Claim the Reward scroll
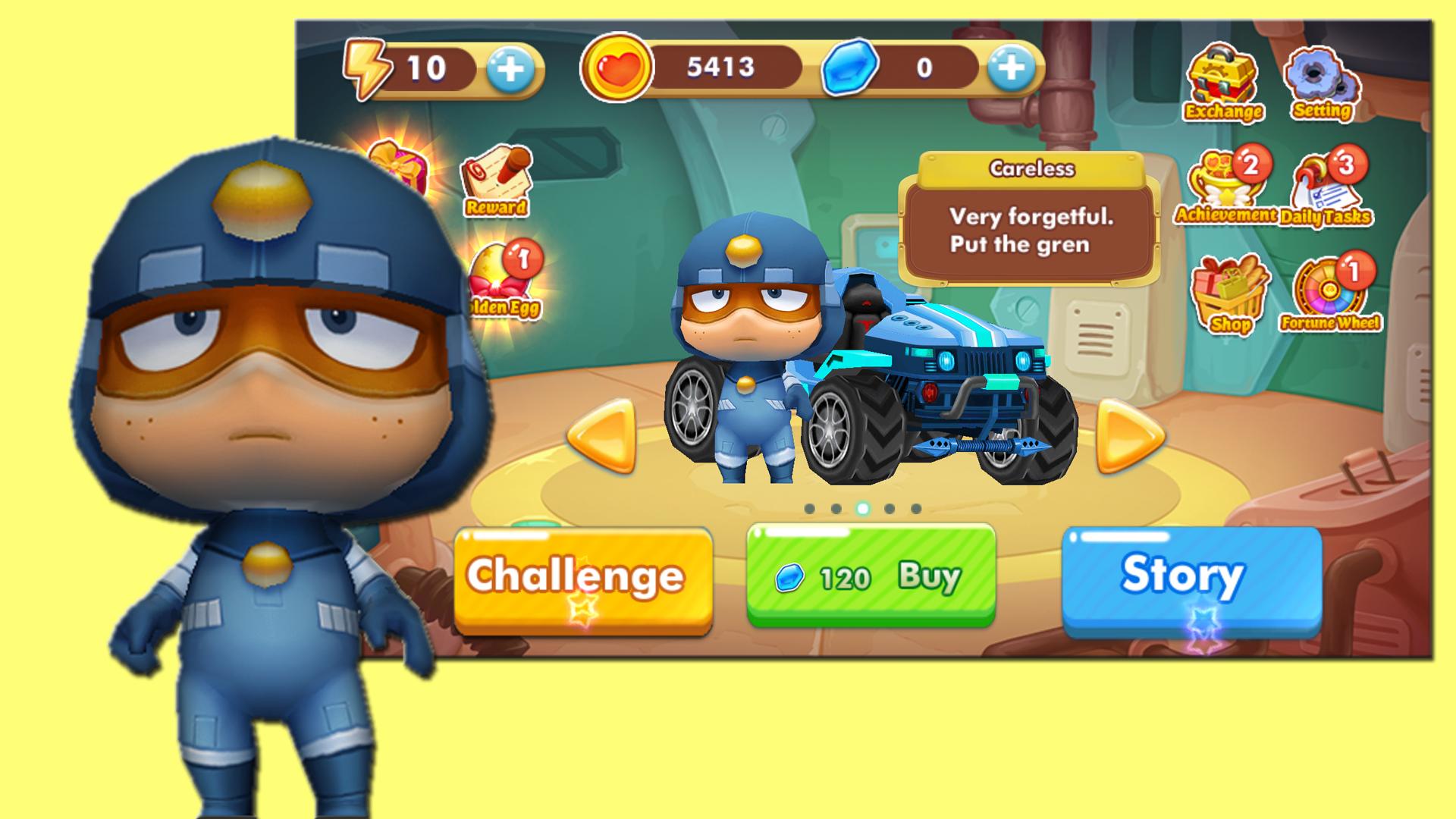This screenshot has height=819, width=1456. tap(497, 180)
